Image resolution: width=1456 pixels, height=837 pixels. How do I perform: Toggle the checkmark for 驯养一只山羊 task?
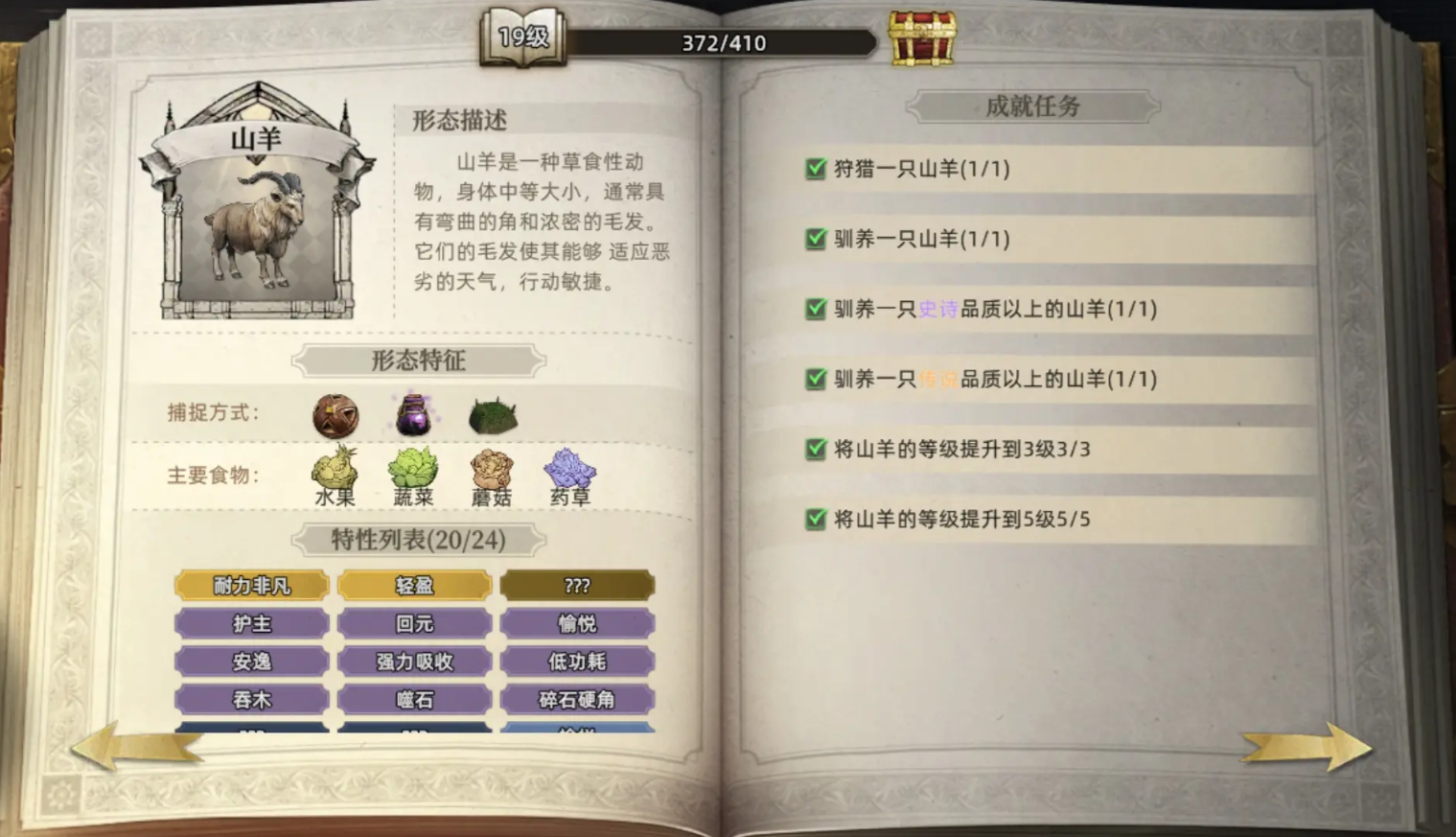pos(816,239)
